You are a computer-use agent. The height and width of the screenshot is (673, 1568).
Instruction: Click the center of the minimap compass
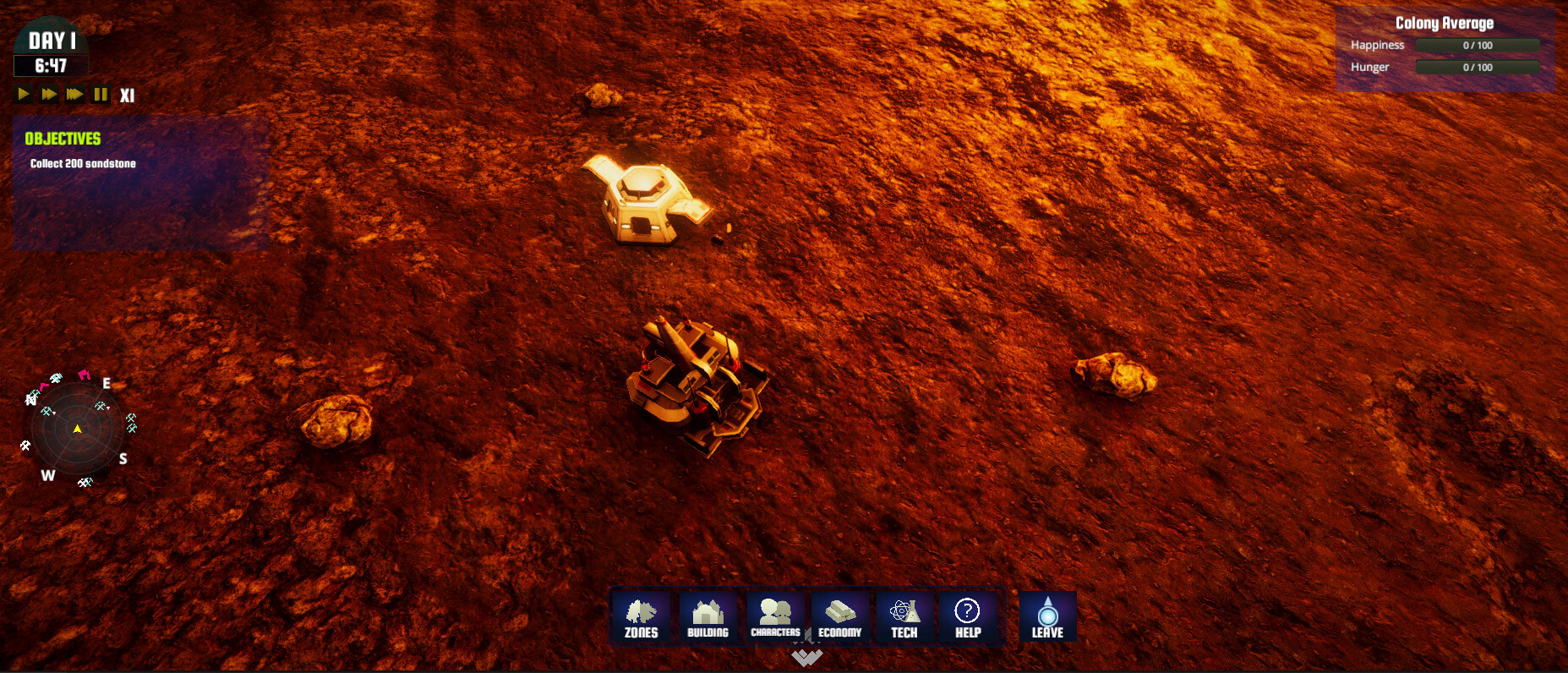[78, 429]
